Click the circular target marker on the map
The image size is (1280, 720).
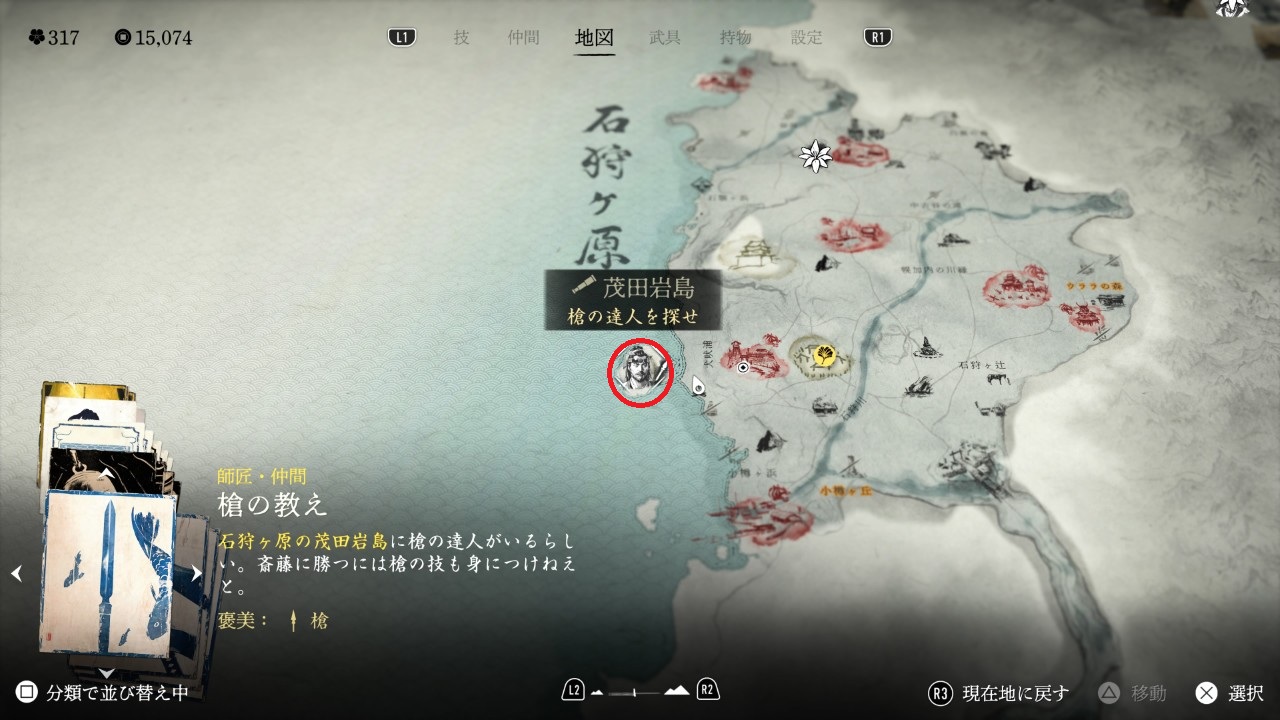tap(744, 368)
